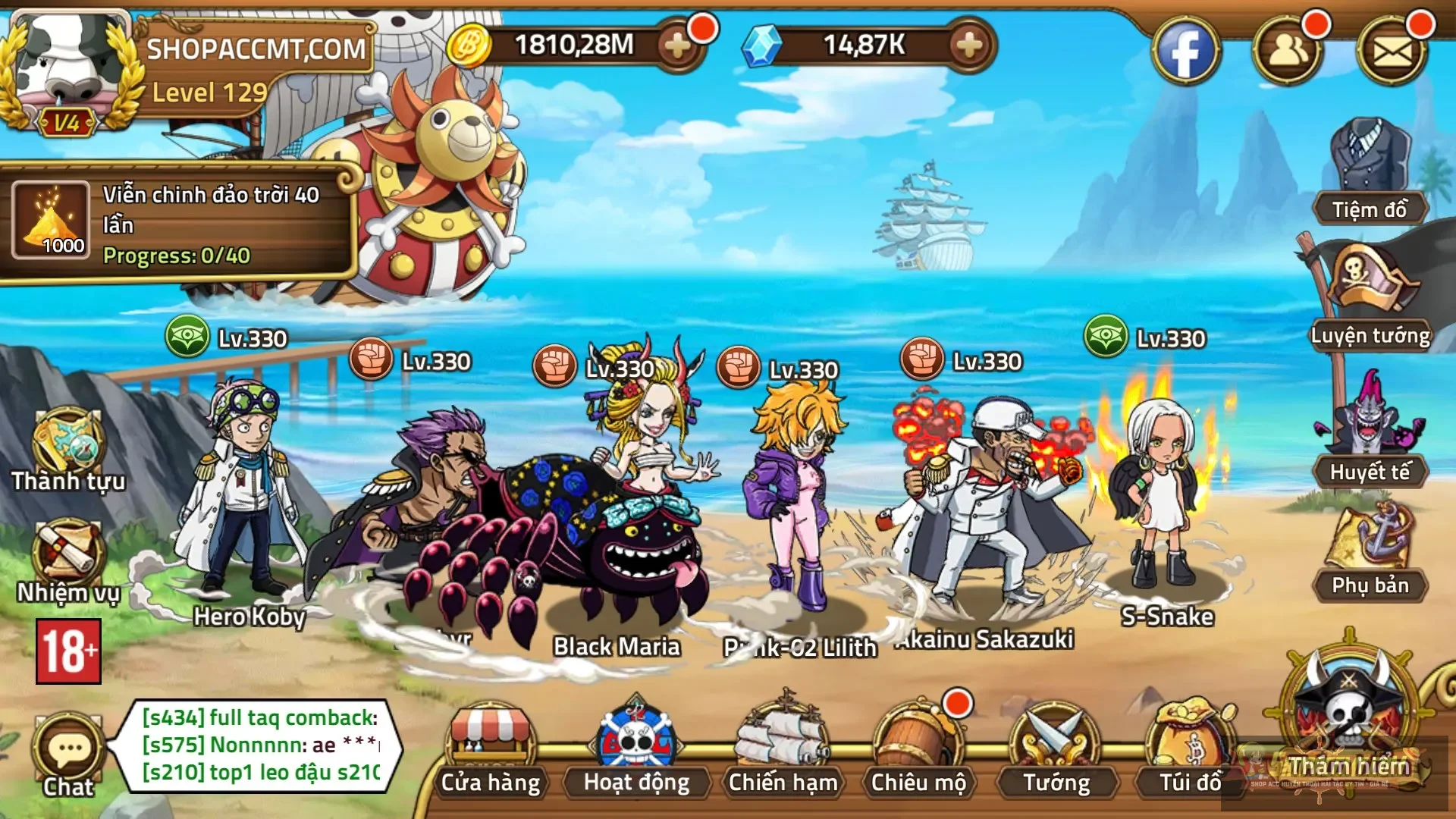The image size is (1456, 819).
Task: Open the Facebook link icon
Action: coord(1185,50)
